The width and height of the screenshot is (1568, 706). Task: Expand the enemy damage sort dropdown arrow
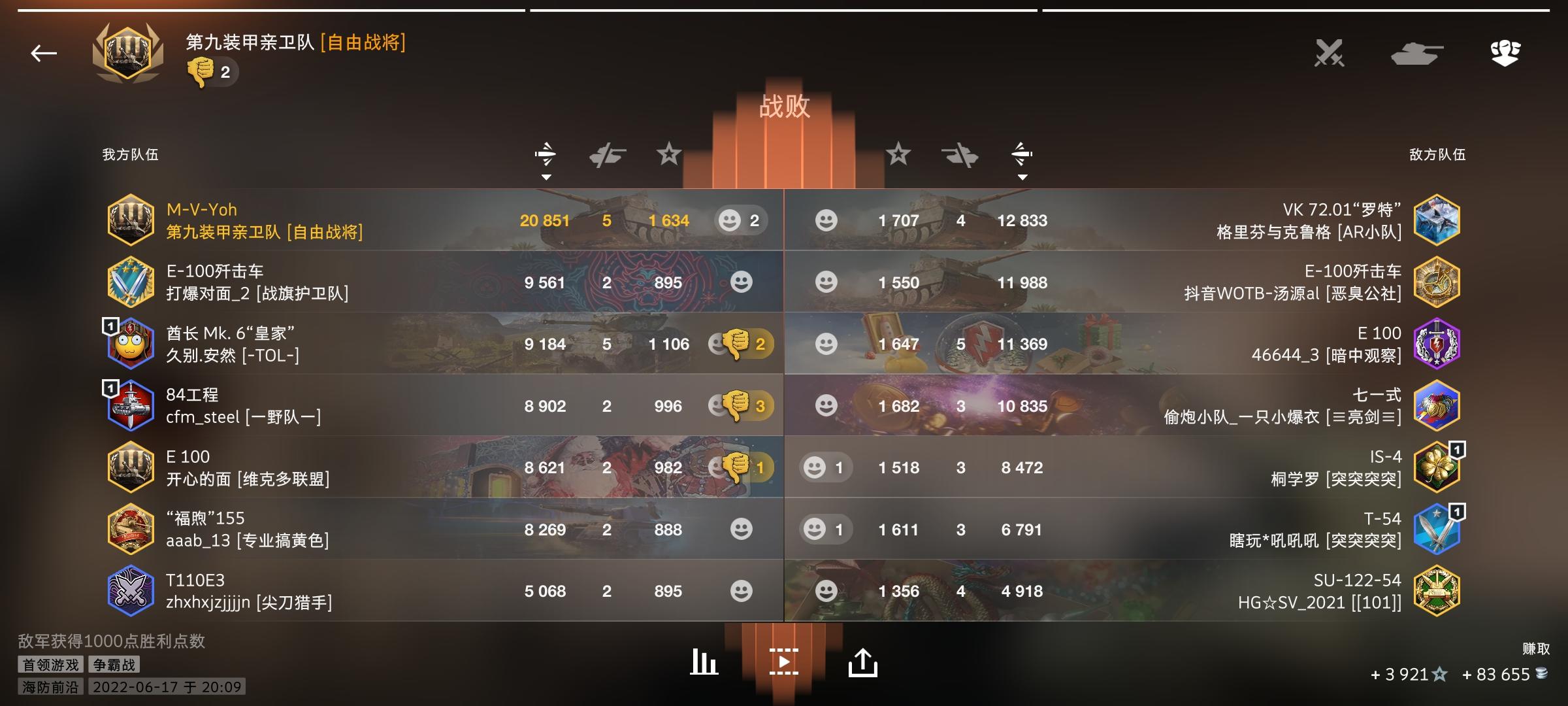1022,176
